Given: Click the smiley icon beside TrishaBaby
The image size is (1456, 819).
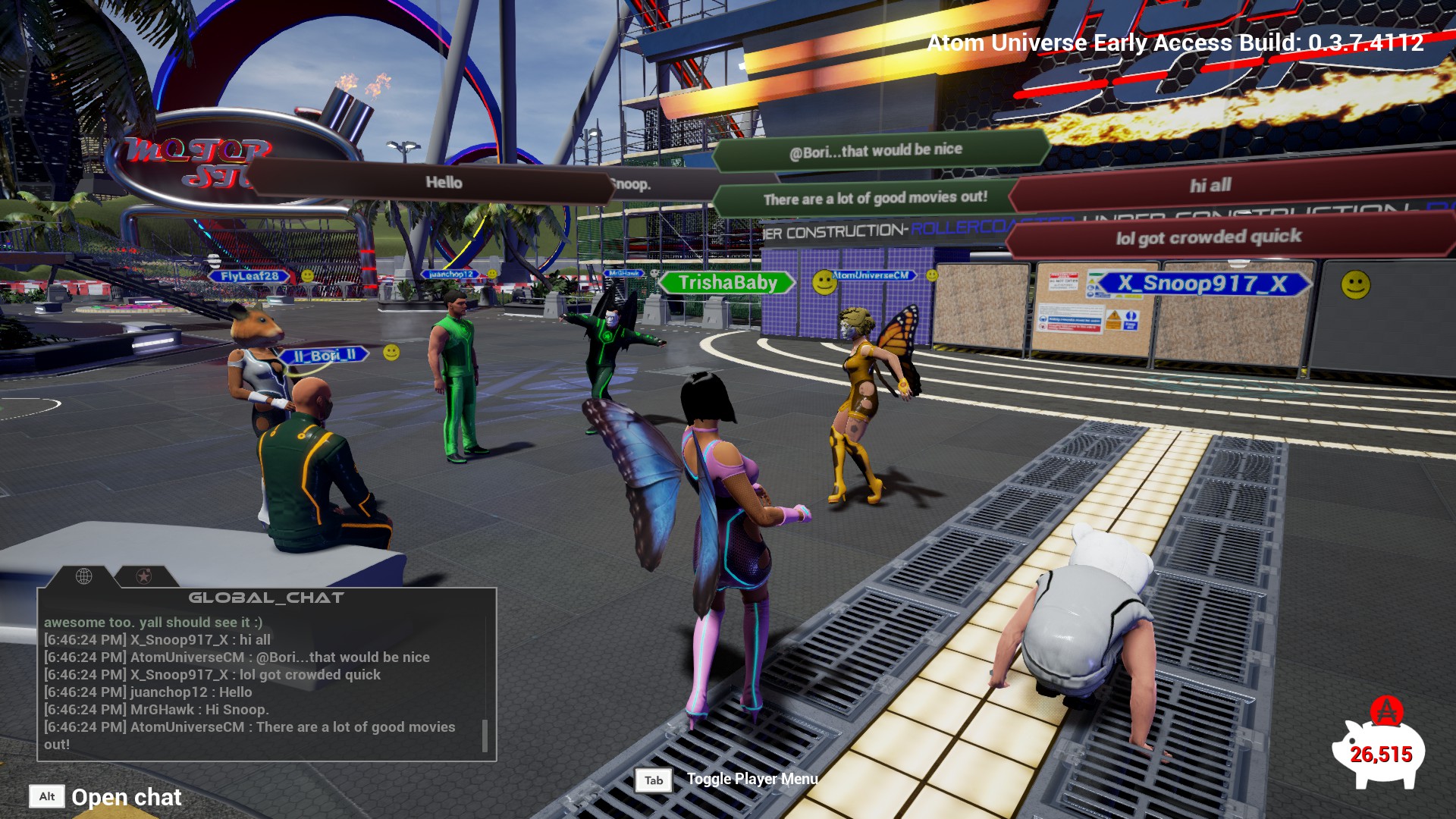Looking at the screenshot, I should (824, 283).
